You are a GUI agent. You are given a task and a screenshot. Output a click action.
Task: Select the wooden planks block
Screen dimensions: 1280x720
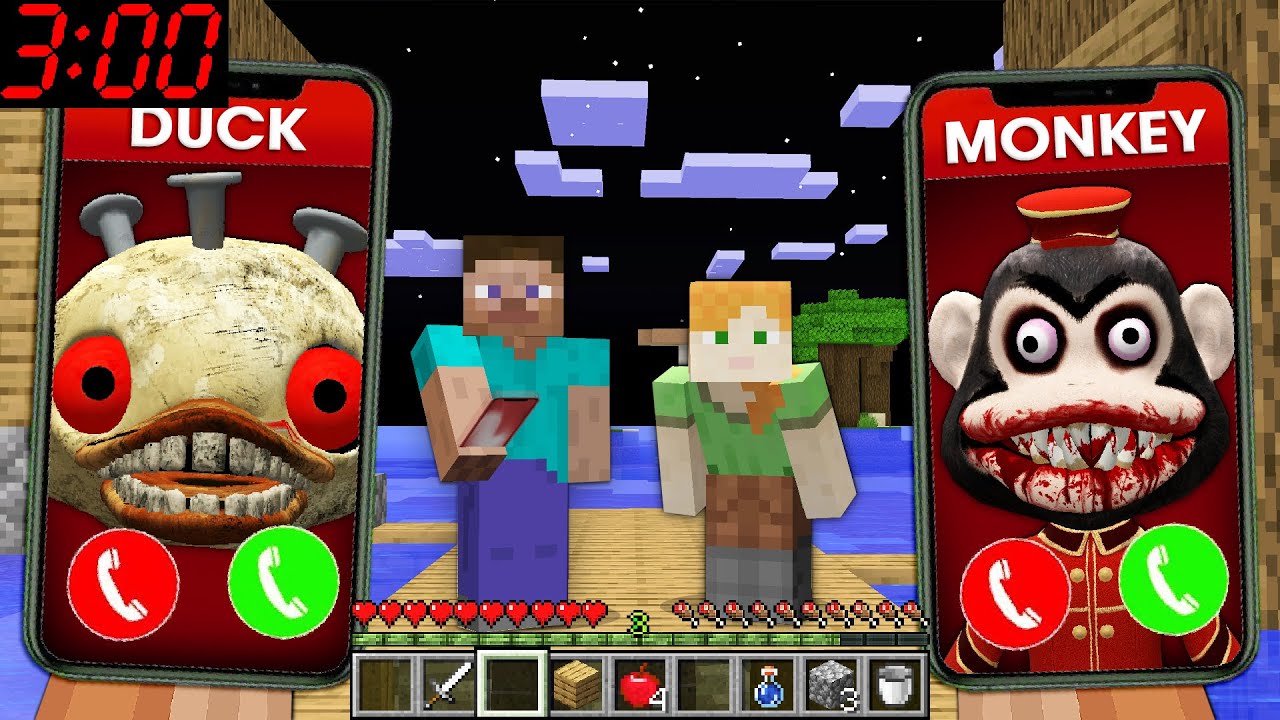(577, 685)
